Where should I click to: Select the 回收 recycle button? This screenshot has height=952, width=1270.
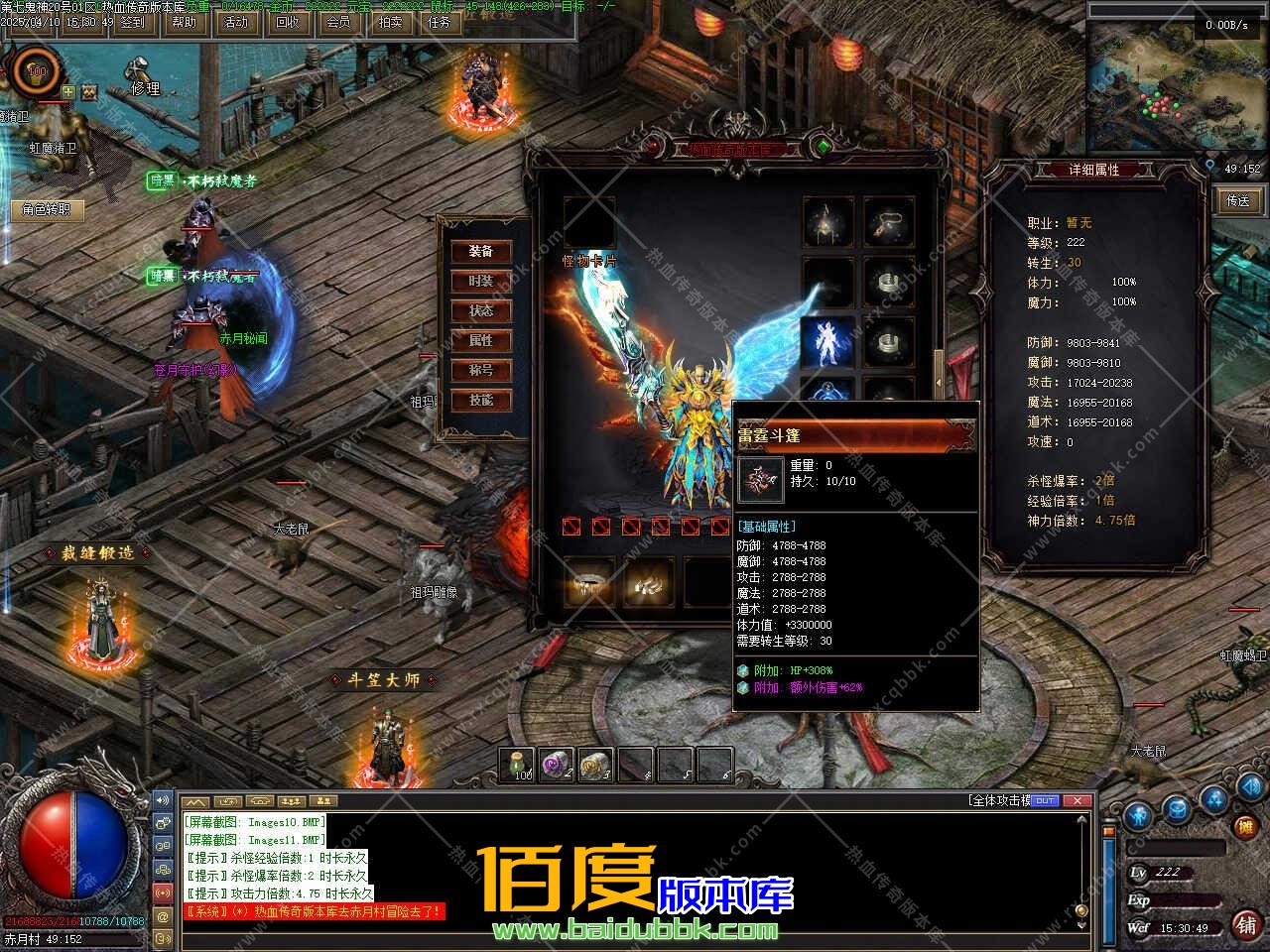[x=287, y=22]
